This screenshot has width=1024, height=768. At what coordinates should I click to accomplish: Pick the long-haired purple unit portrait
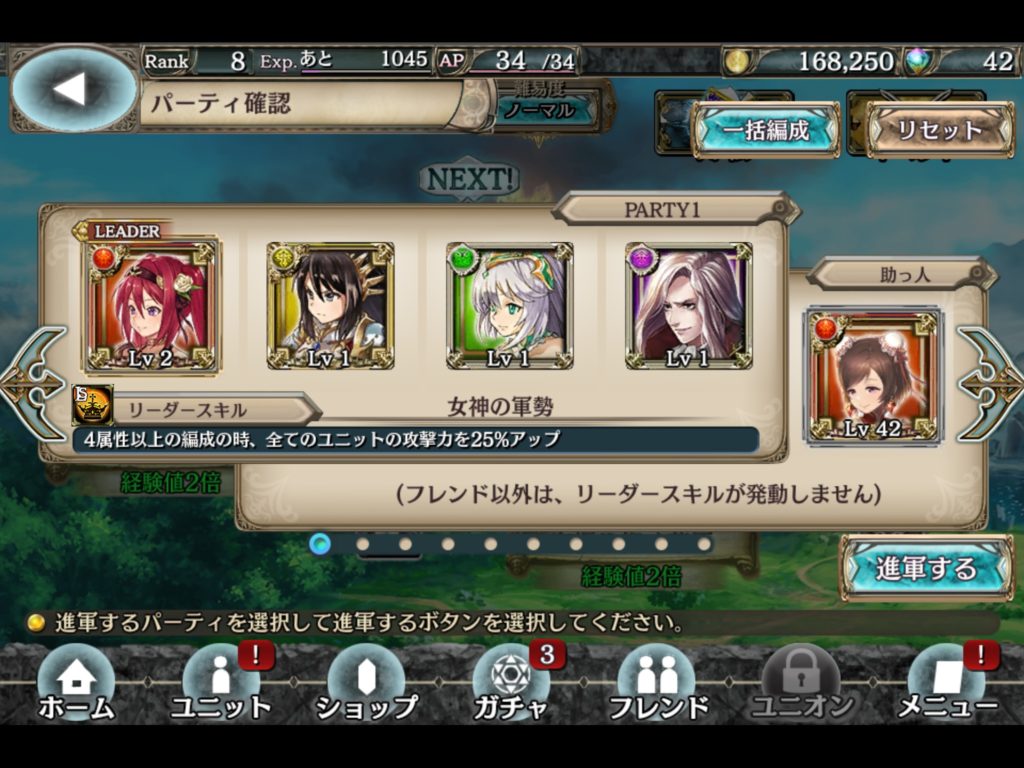689,306
